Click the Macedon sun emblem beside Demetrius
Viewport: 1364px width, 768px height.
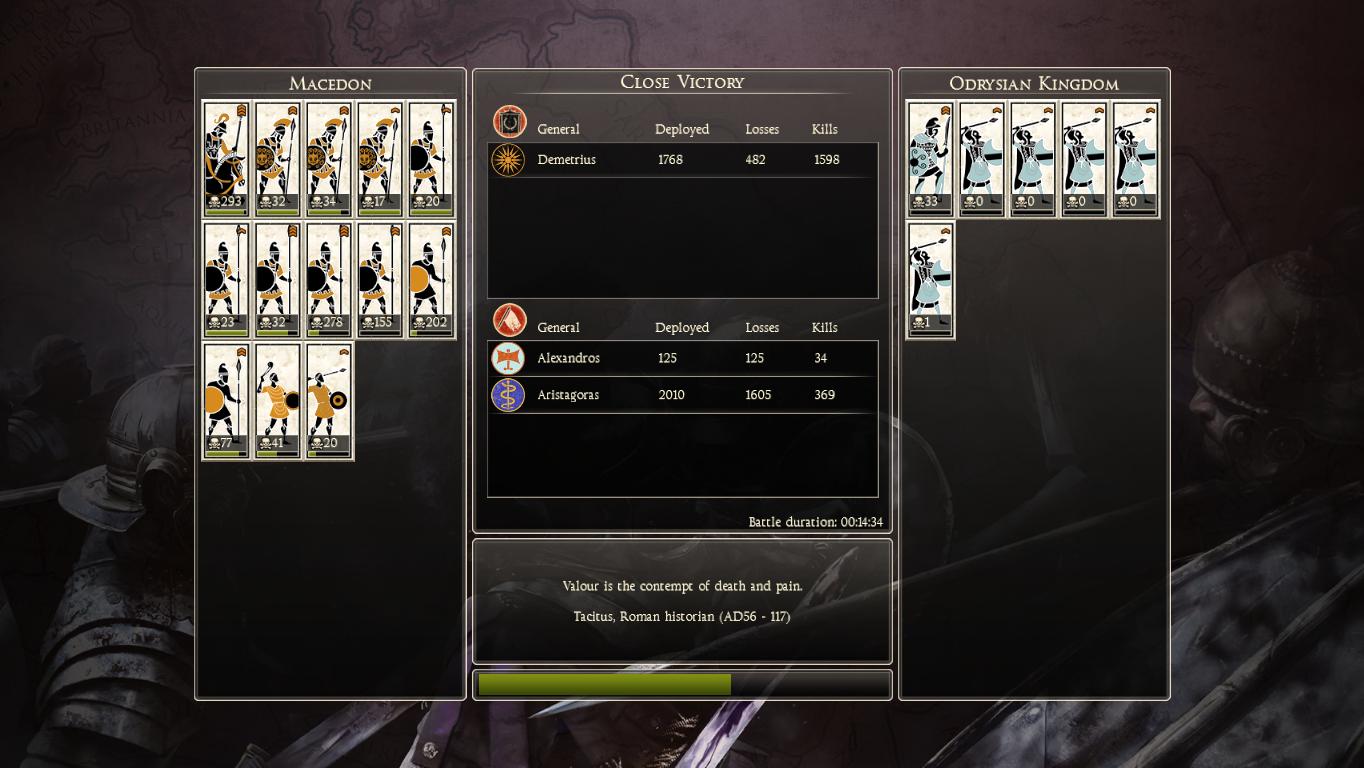point(509,160)
